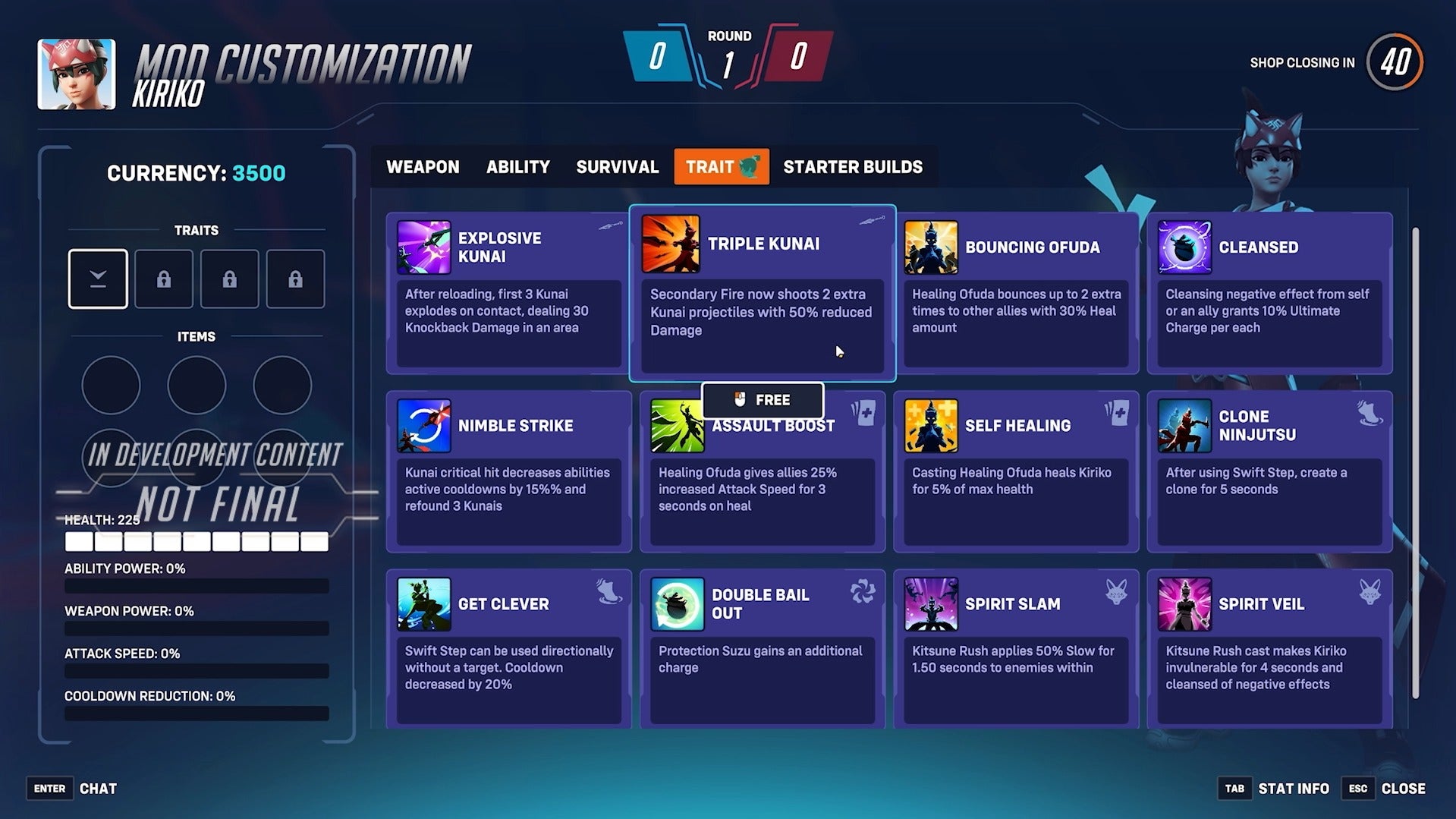Select the Nimble Strike trait icon
Screen dimensions: 1456x819
coord(425,425)
